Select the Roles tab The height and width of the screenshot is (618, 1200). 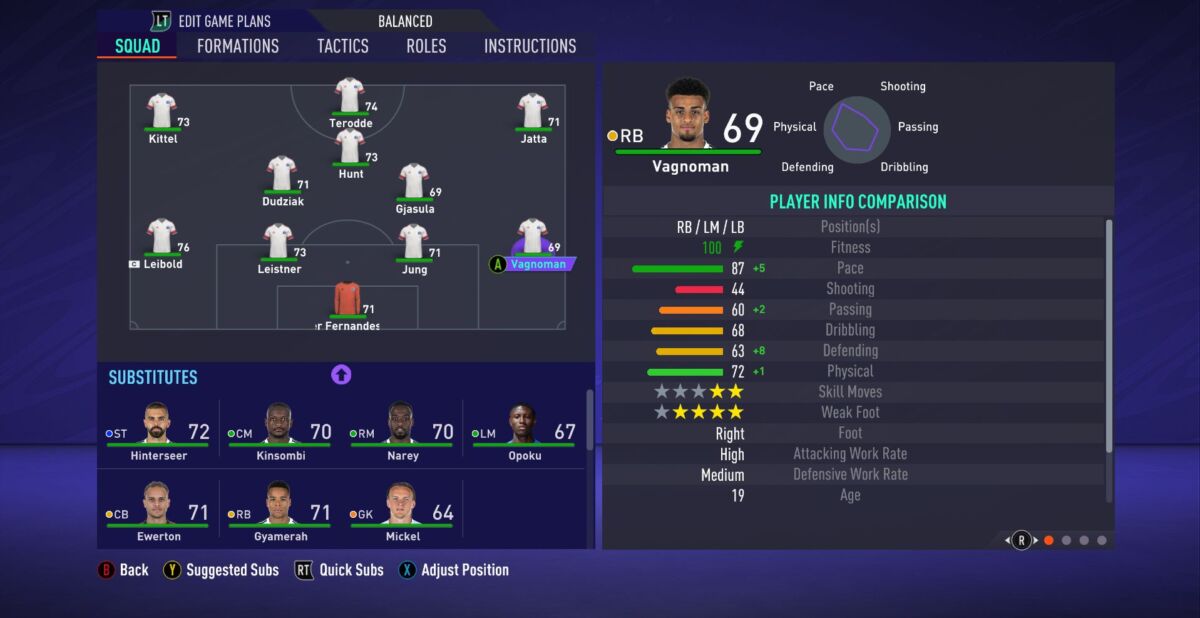coord(426,46)
